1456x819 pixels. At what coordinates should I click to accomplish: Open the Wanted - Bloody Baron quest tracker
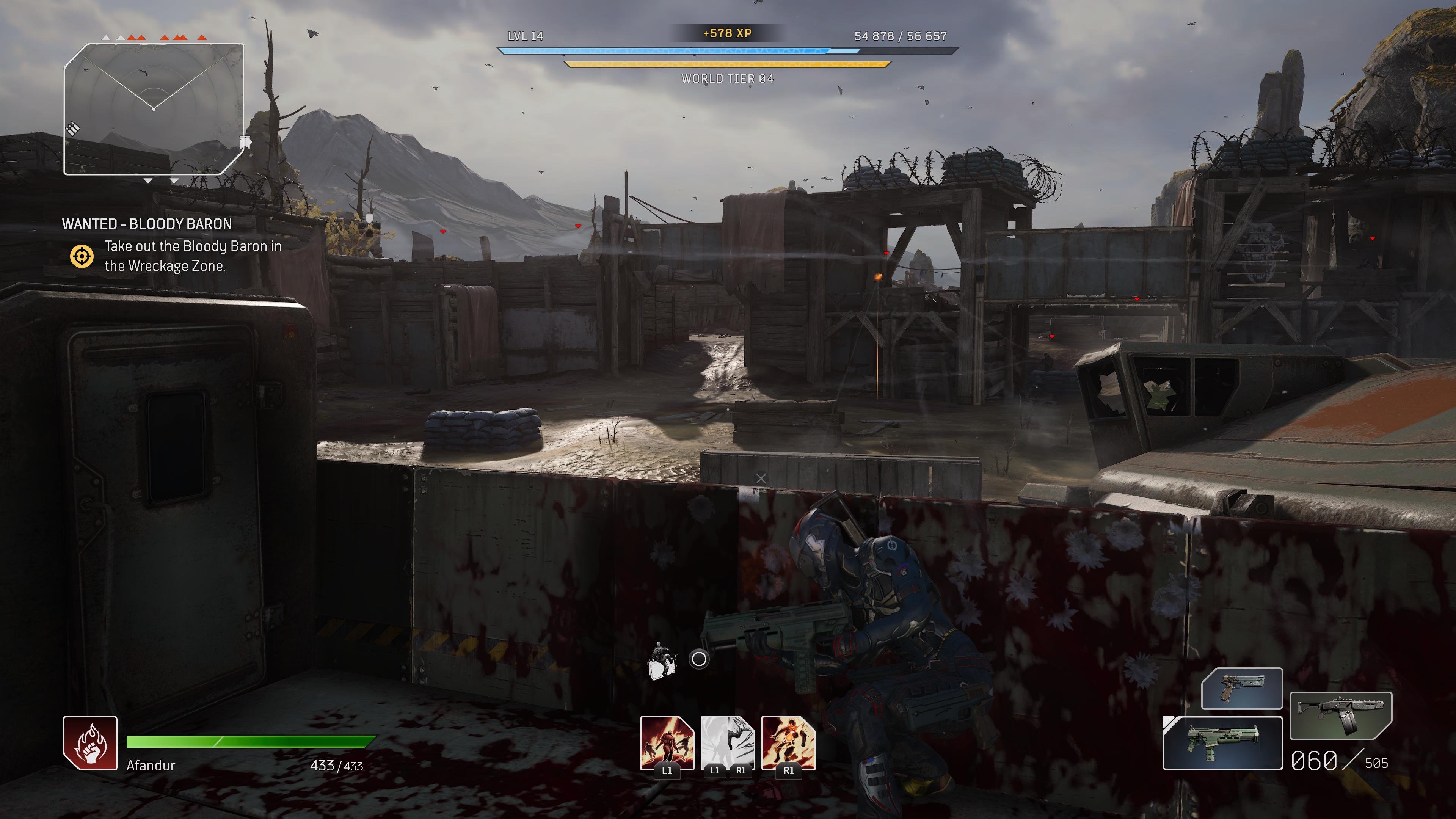pyautogui.click(x=147, y=224)
